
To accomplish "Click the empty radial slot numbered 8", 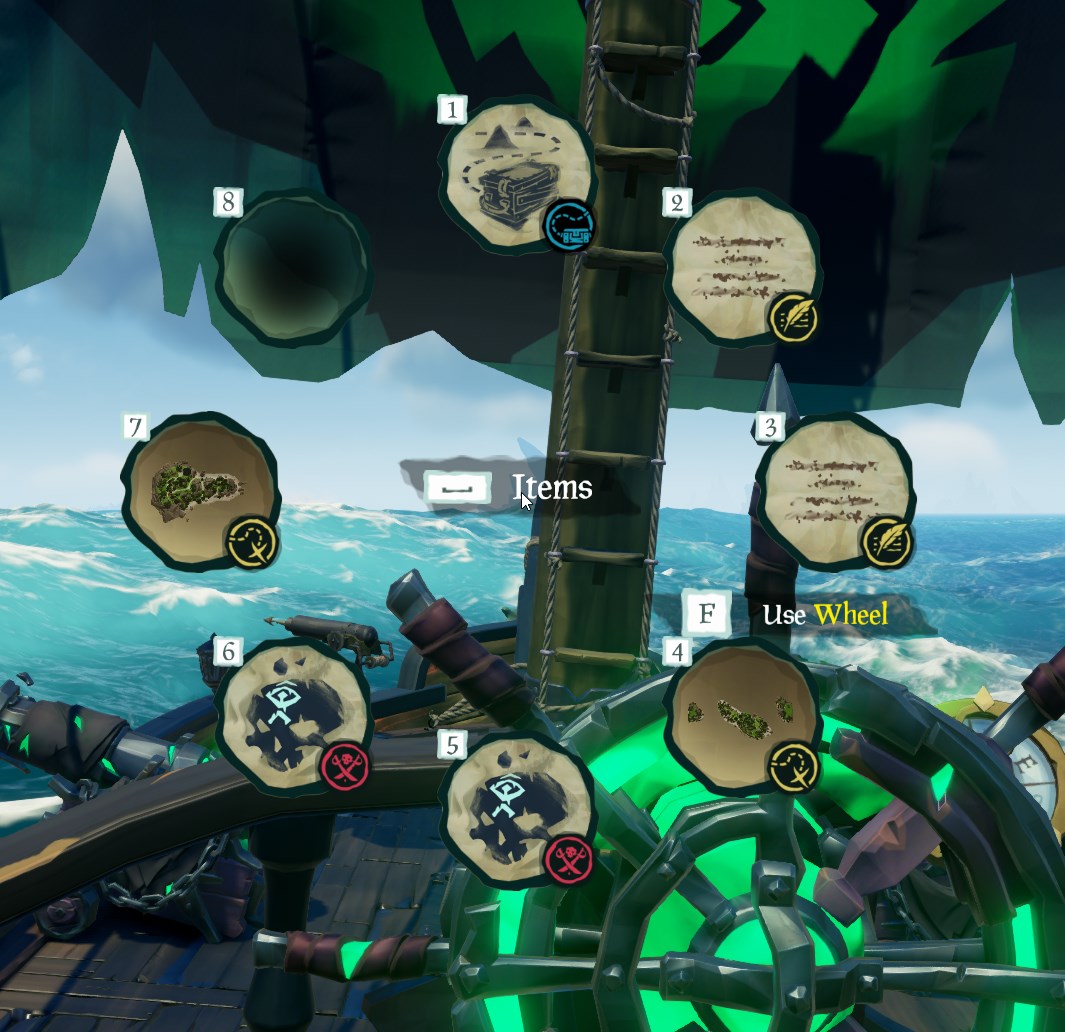I will coord(291,267).
